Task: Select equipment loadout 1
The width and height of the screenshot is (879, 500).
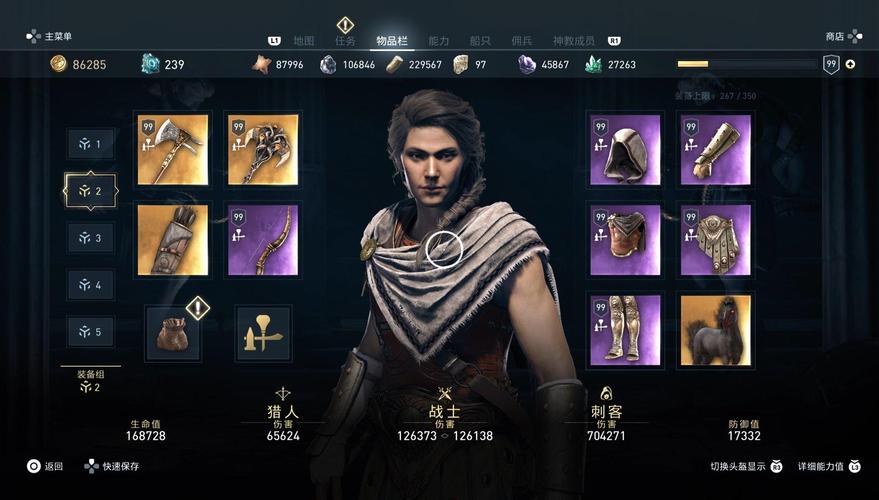Action: [91, 144]
